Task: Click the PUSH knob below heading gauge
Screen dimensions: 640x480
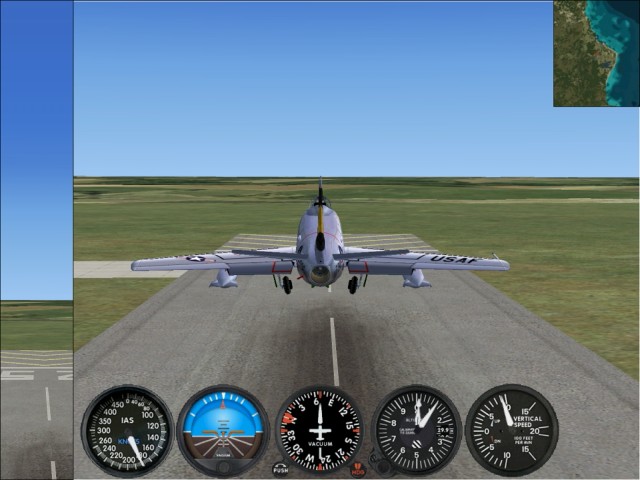Action: click(280, 468)
